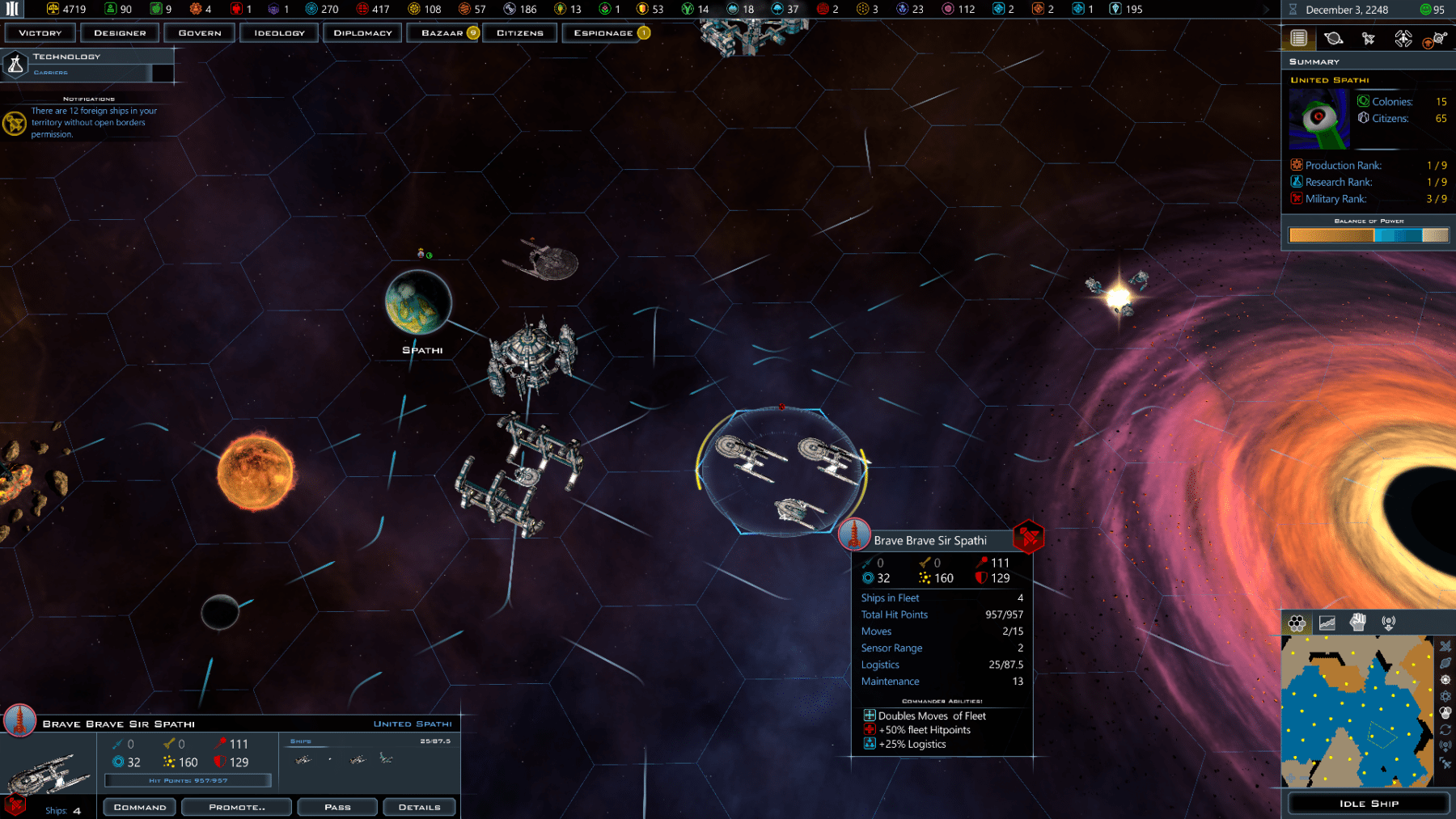Open the Govern menu
This screenshot has height=819, width=1456.
coord(200,33)
